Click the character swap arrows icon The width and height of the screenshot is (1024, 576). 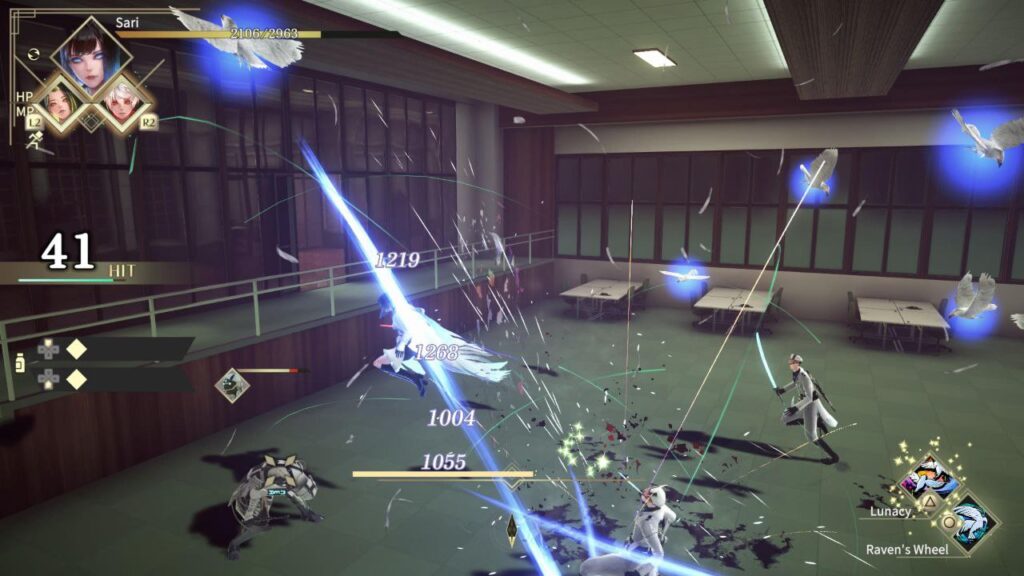click(x=36, y=53)
